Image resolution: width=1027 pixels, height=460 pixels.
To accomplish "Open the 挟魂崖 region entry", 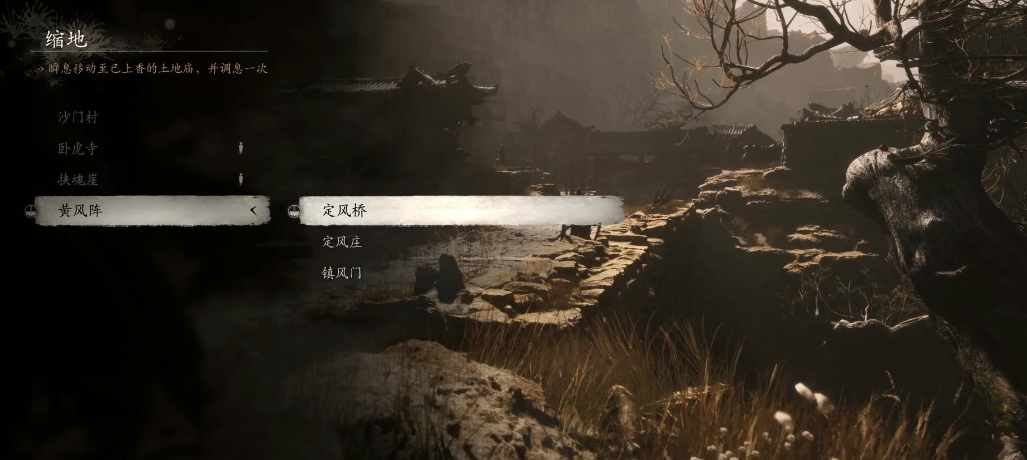I will [x=78, y=179].
